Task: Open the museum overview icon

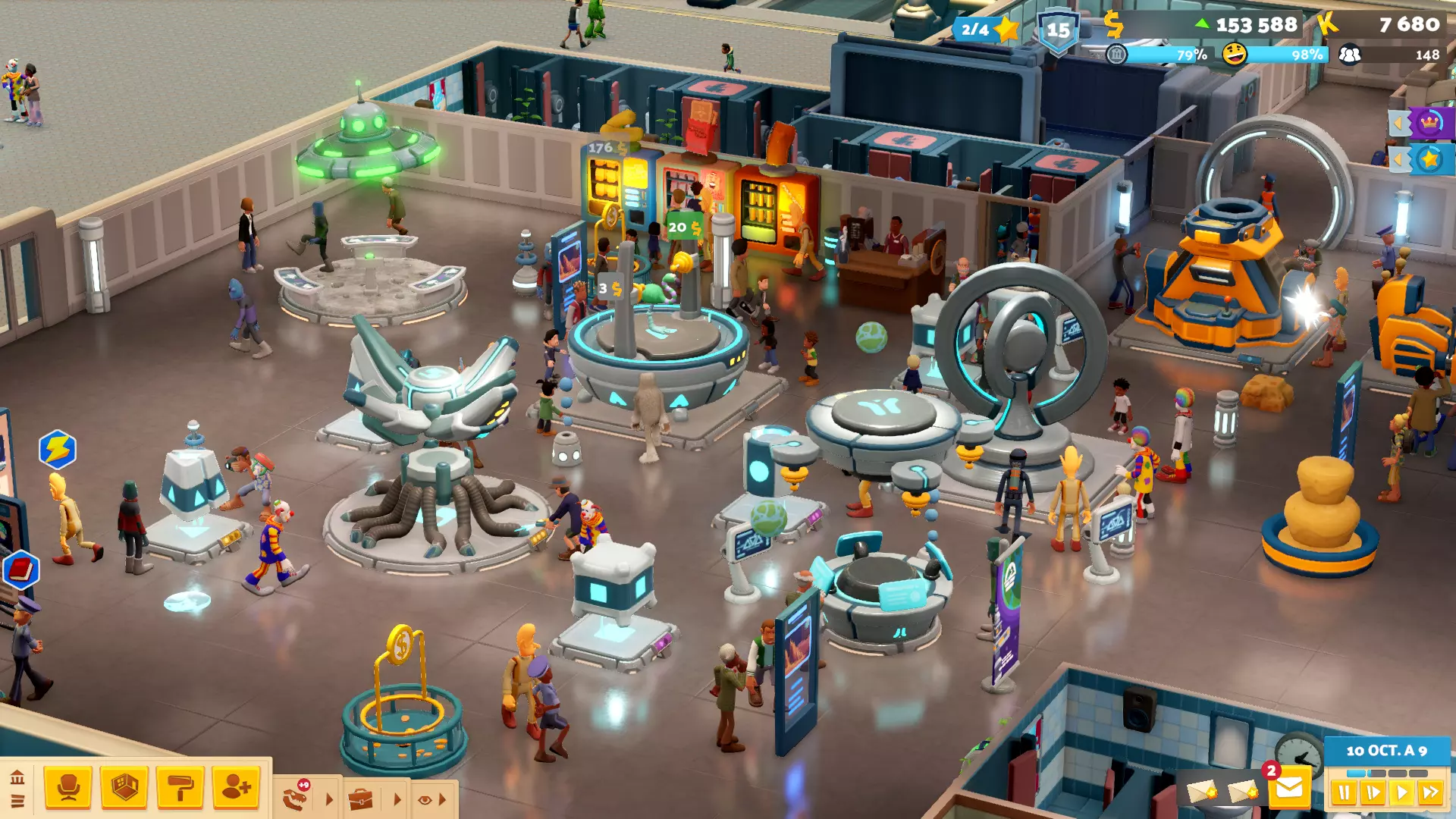Action: [x=17, y=777]
